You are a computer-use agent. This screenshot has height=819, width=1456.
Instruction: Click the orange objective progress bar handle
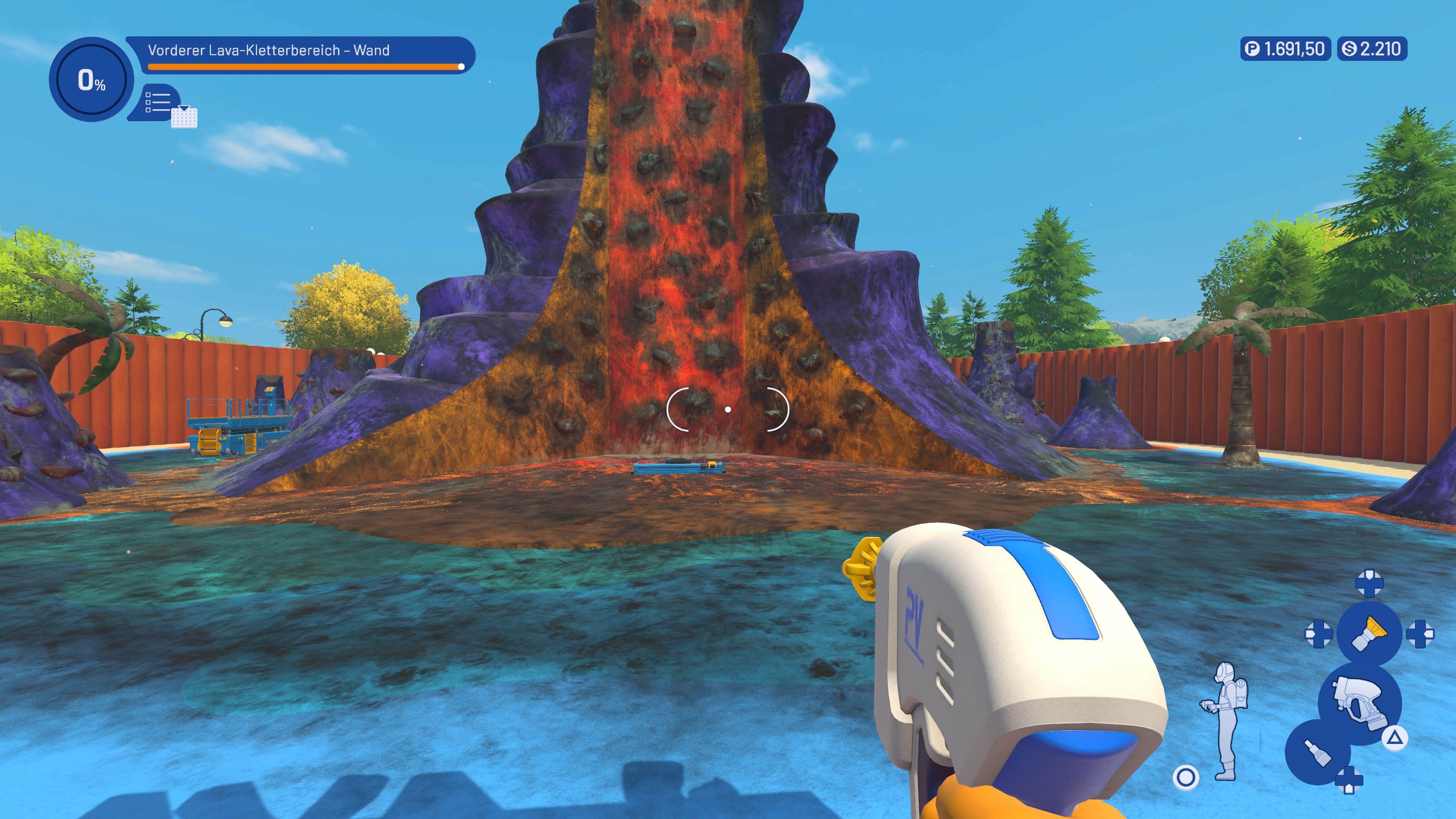(461, 66)
